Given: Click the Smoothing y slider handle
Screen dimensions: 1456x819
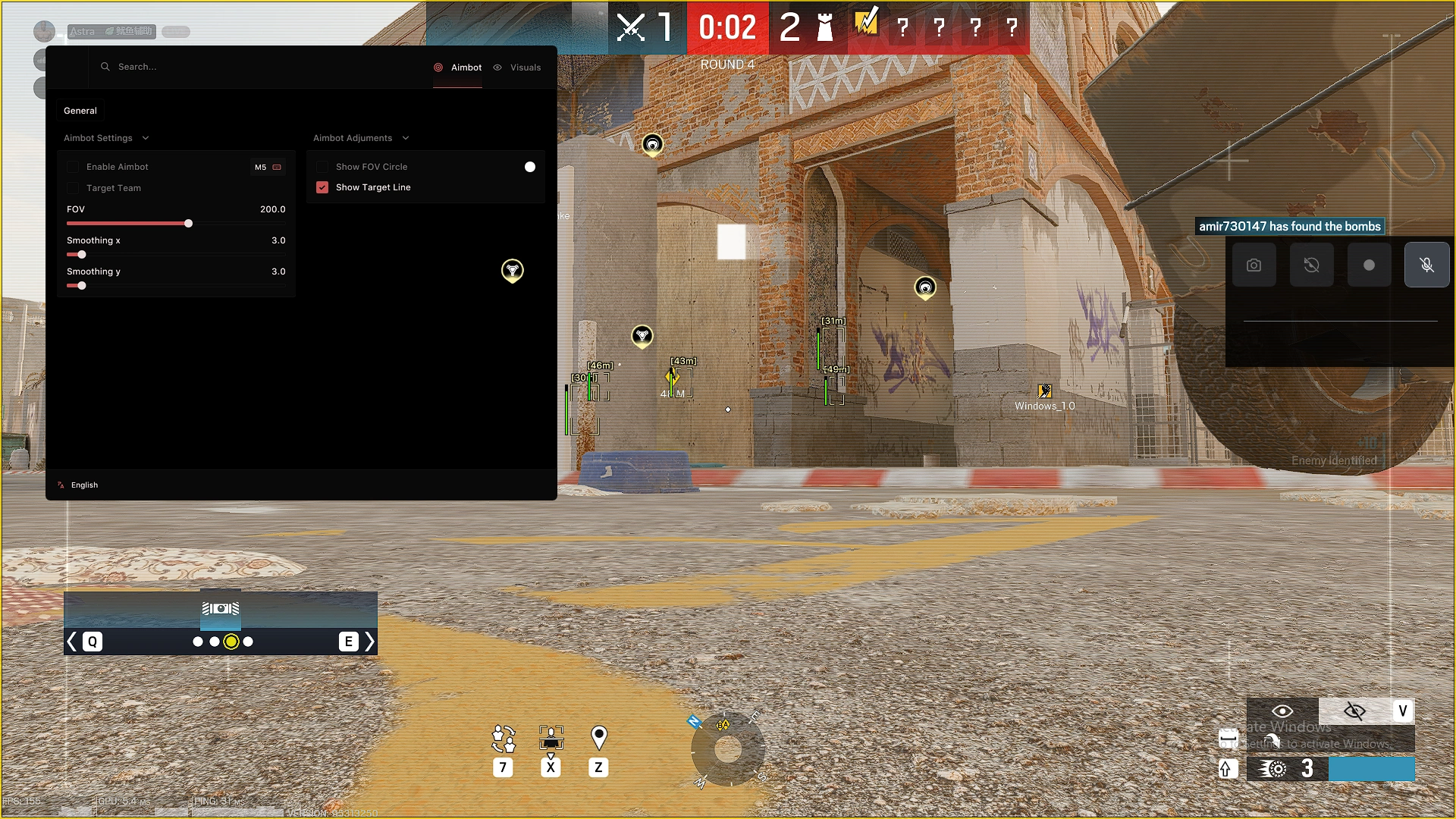Looking at the screenshot, I should point(82,286).
